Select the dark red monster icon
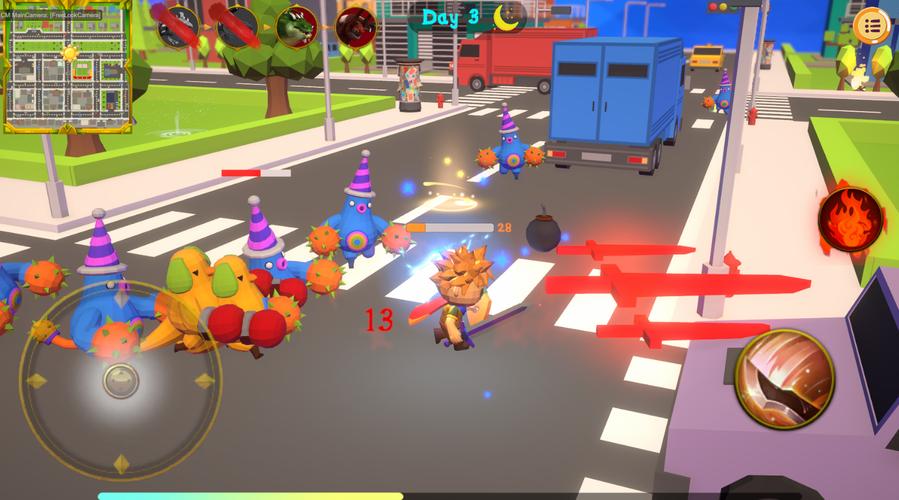 click(355, 26)
